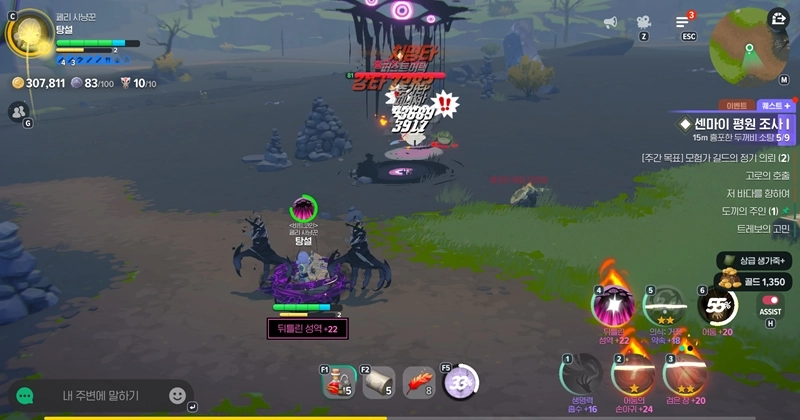Image resolution: width=800 pixels, height=420 pixels.
Task: Switch to the 이벤트 tab
Action: [737, 105]
